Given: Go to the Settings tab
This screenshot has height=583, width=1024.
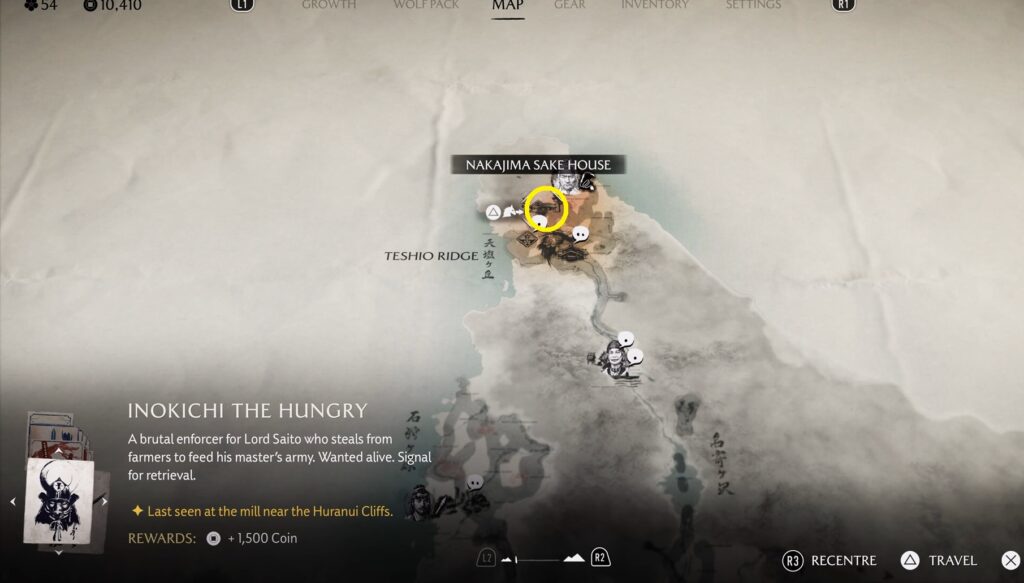Looking at the screenshot, I should [753, 5].
